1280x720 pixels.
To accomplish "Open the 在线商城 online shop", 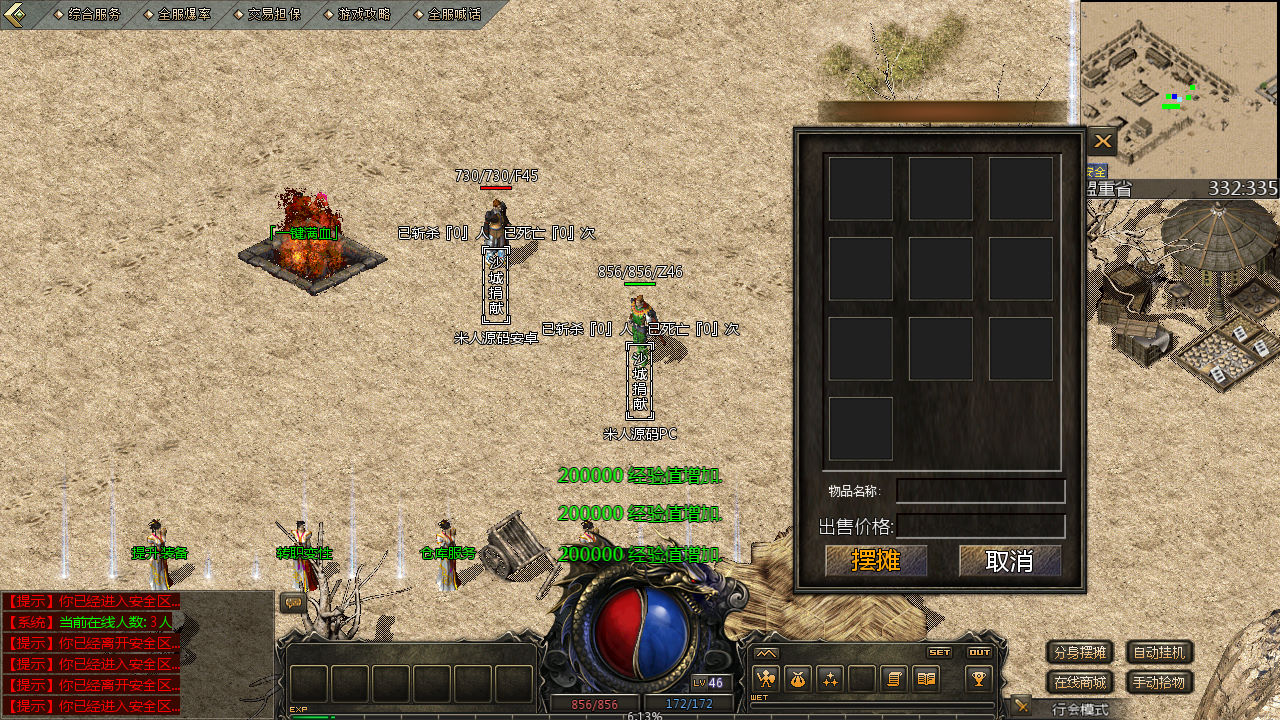I will (x=1080, y=683).
